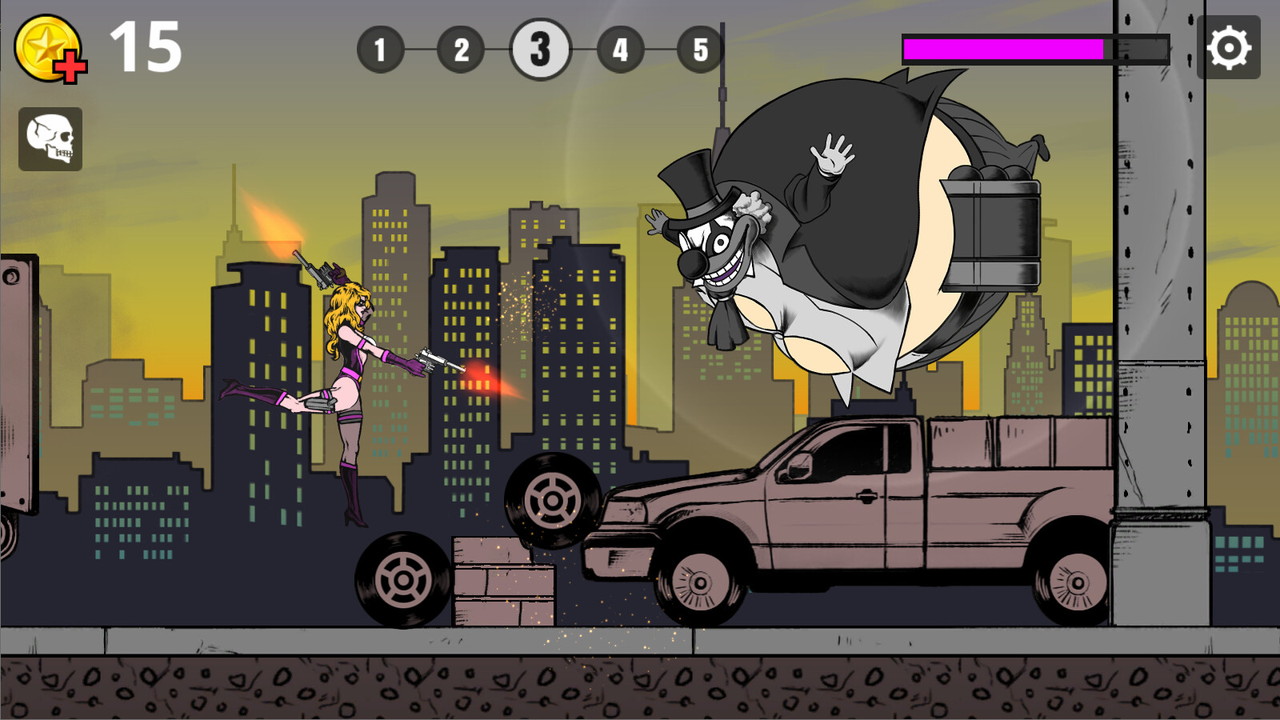Select the pickup truck on the street
Viewport: 1280px width, 720px height.
point(860,510)
